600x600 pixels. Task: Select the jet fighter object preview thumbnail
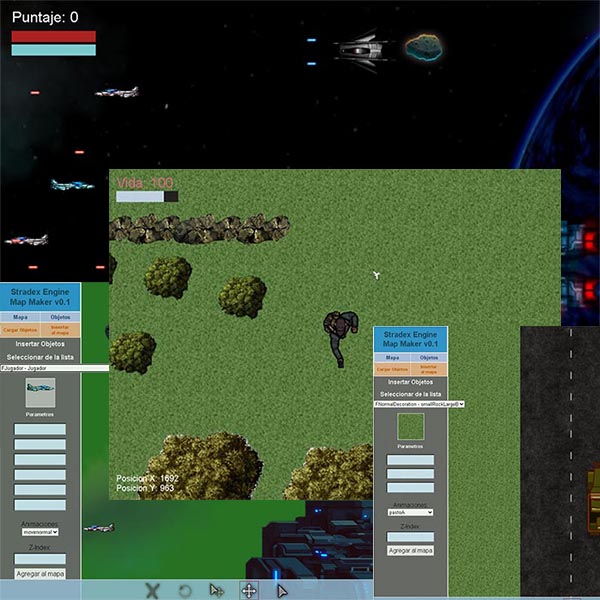[40, 392]
